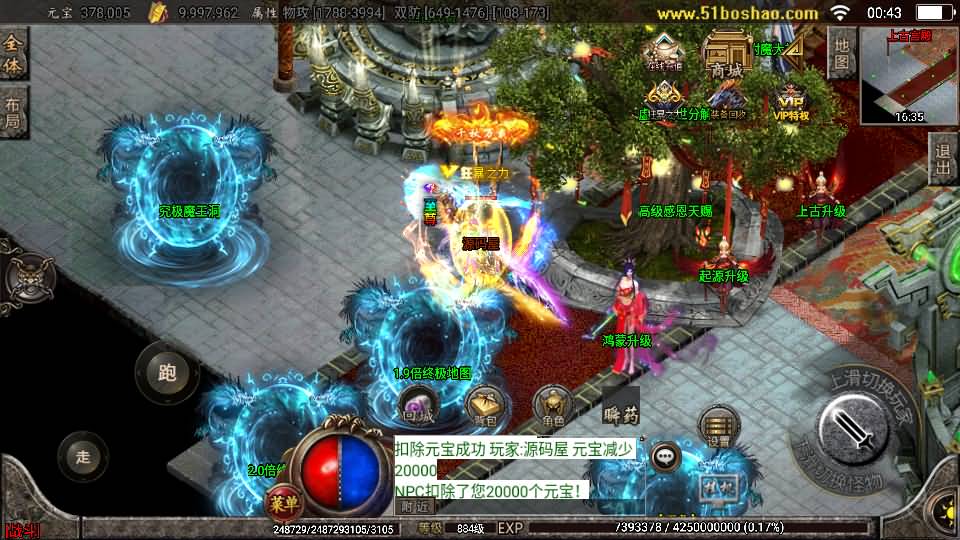Activate the 走 walk button
The width and height of the screenshot is (960, 540).
pos(84,457)
